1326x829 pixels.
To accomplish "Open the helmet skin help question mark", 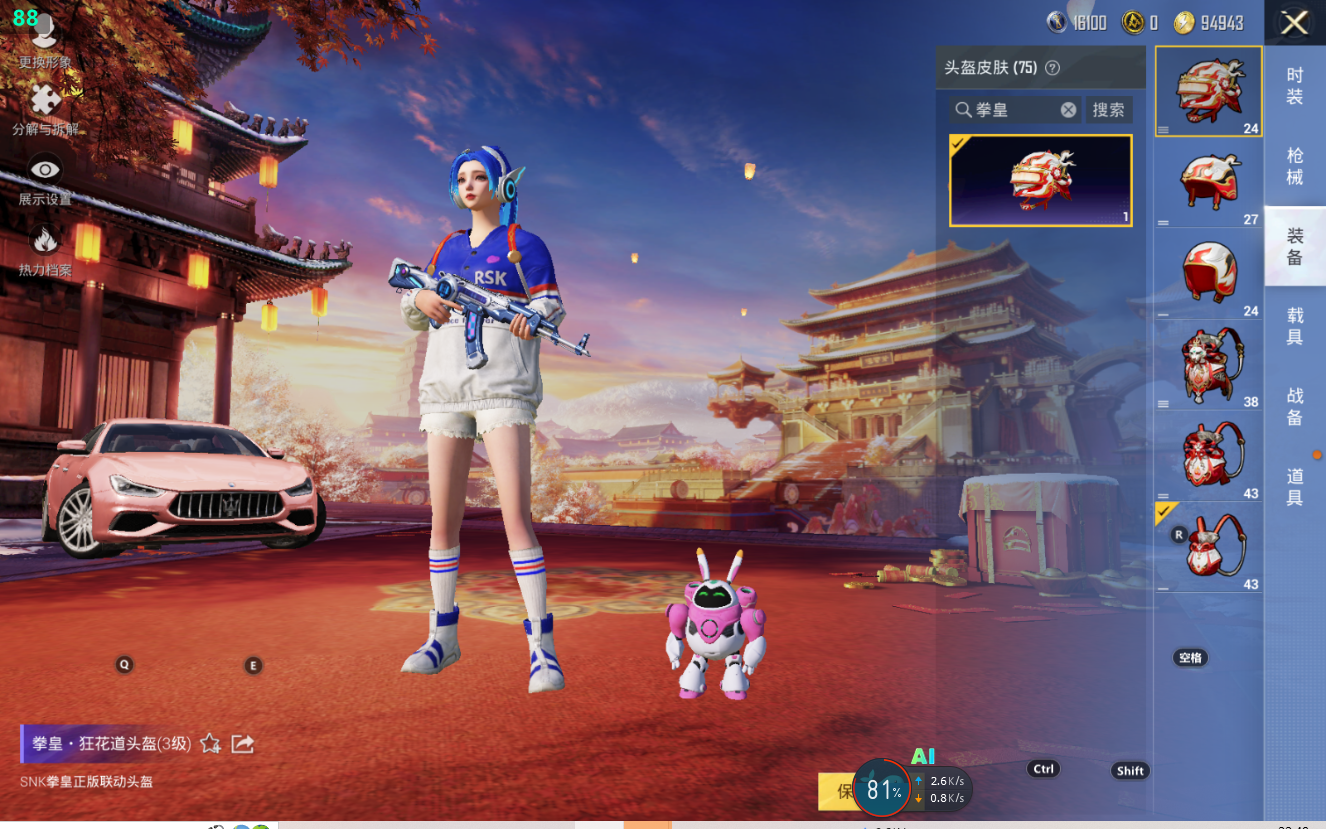I will pyautogui.click(x=1052, y=68).
